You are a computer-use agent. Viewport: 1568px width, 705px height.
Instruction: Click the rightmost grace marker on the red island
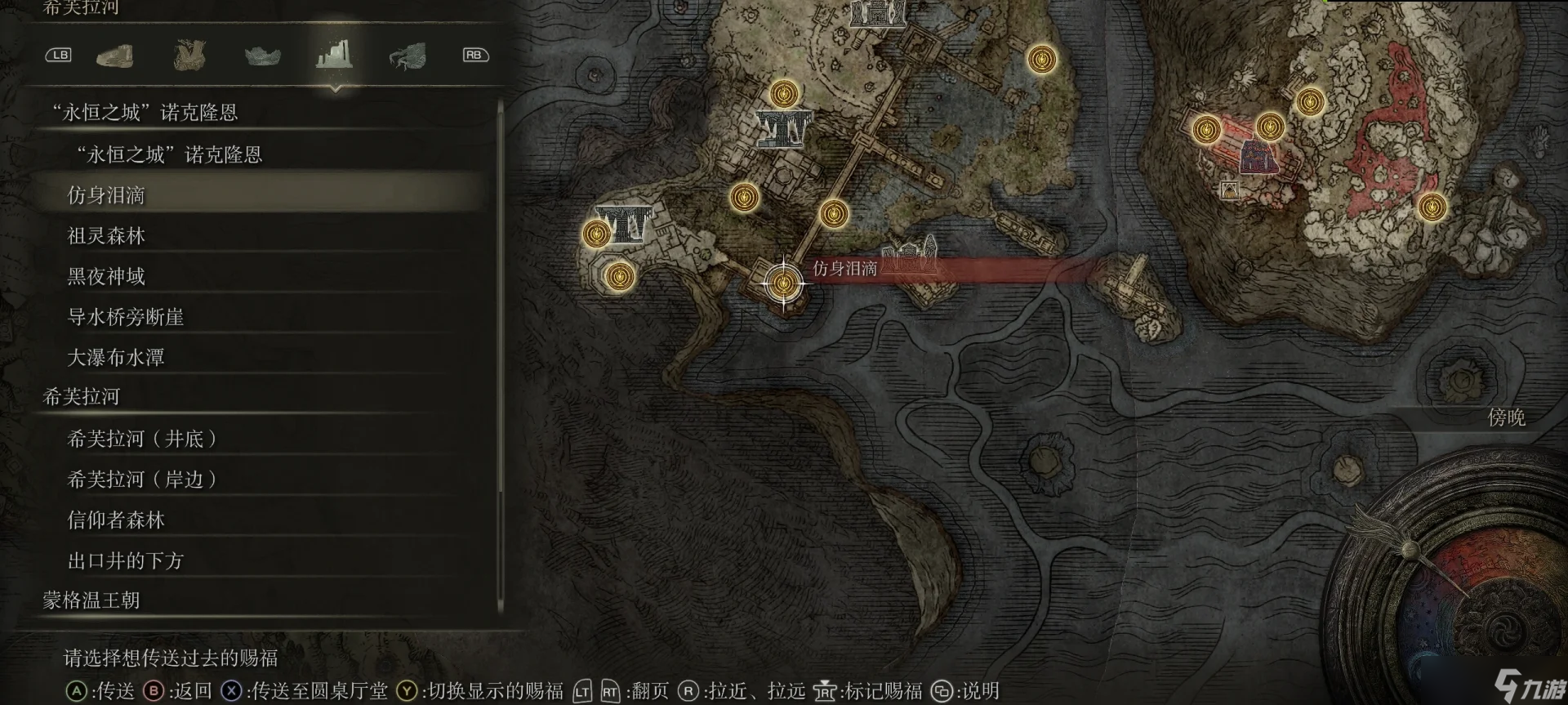(x=1432, y=207)
